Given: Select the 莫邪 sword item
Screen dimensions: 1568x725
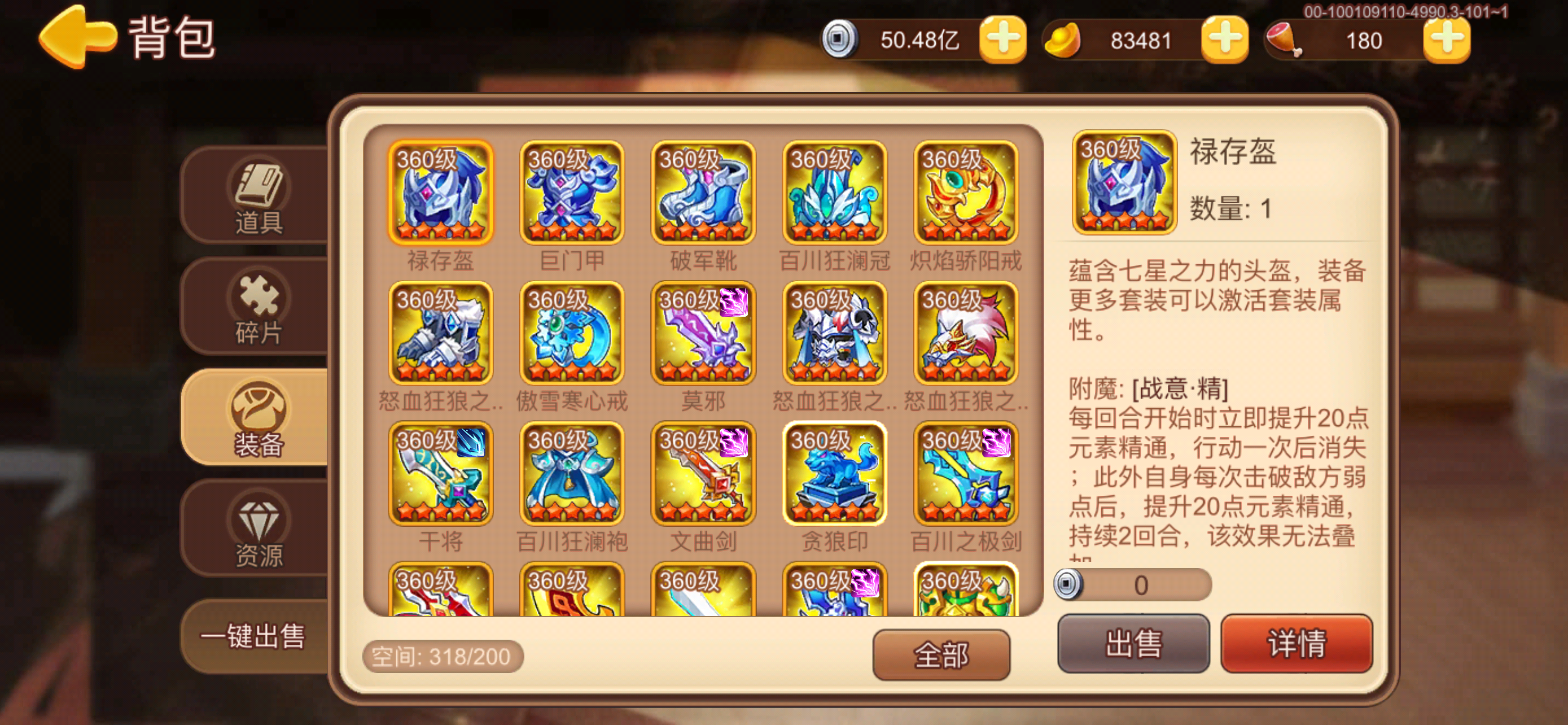Looking at the screenshot, I should click(703, 335).
